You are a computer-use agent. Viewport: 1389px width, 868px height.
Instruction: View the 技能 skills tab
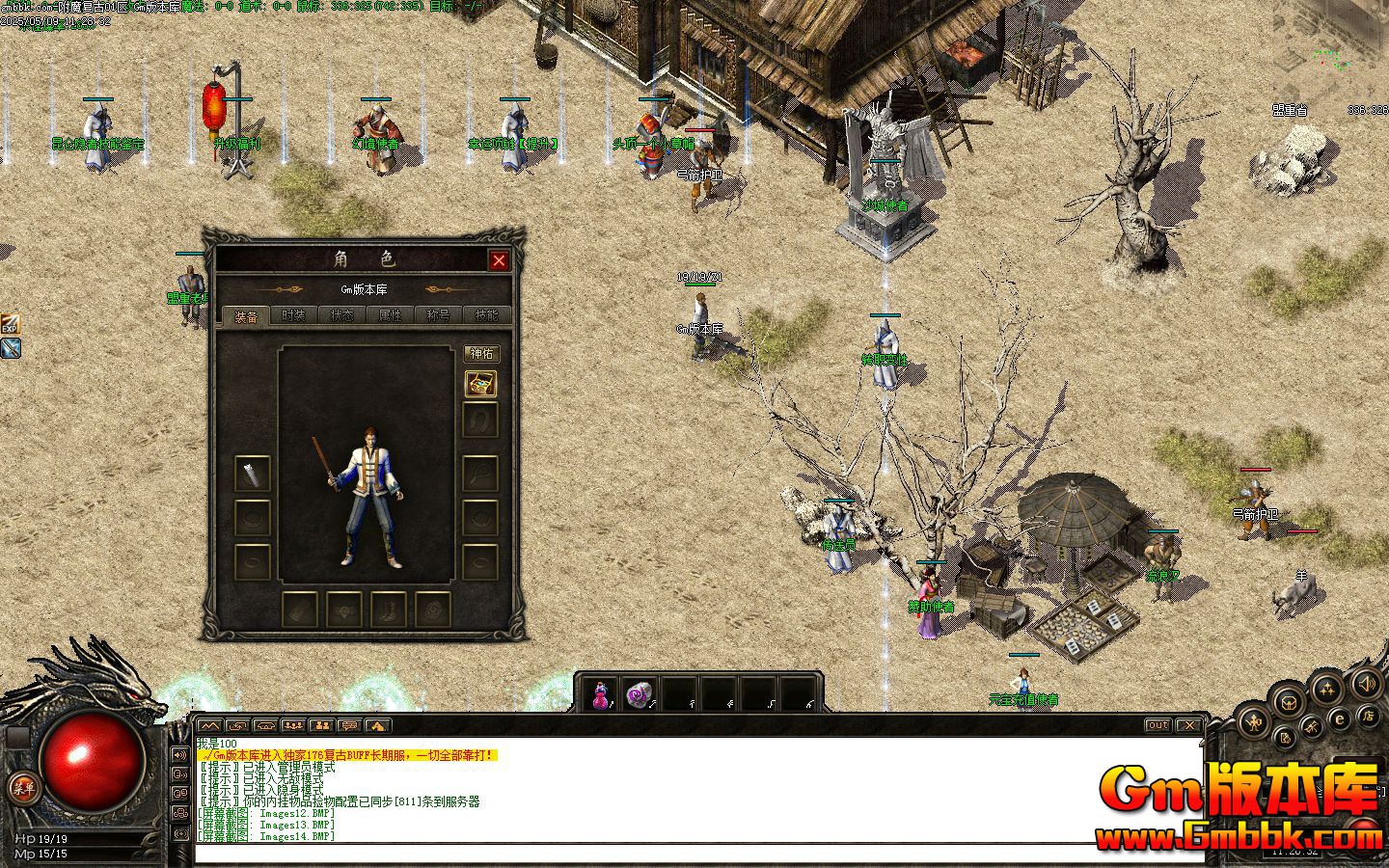click(x=486, y=315)
